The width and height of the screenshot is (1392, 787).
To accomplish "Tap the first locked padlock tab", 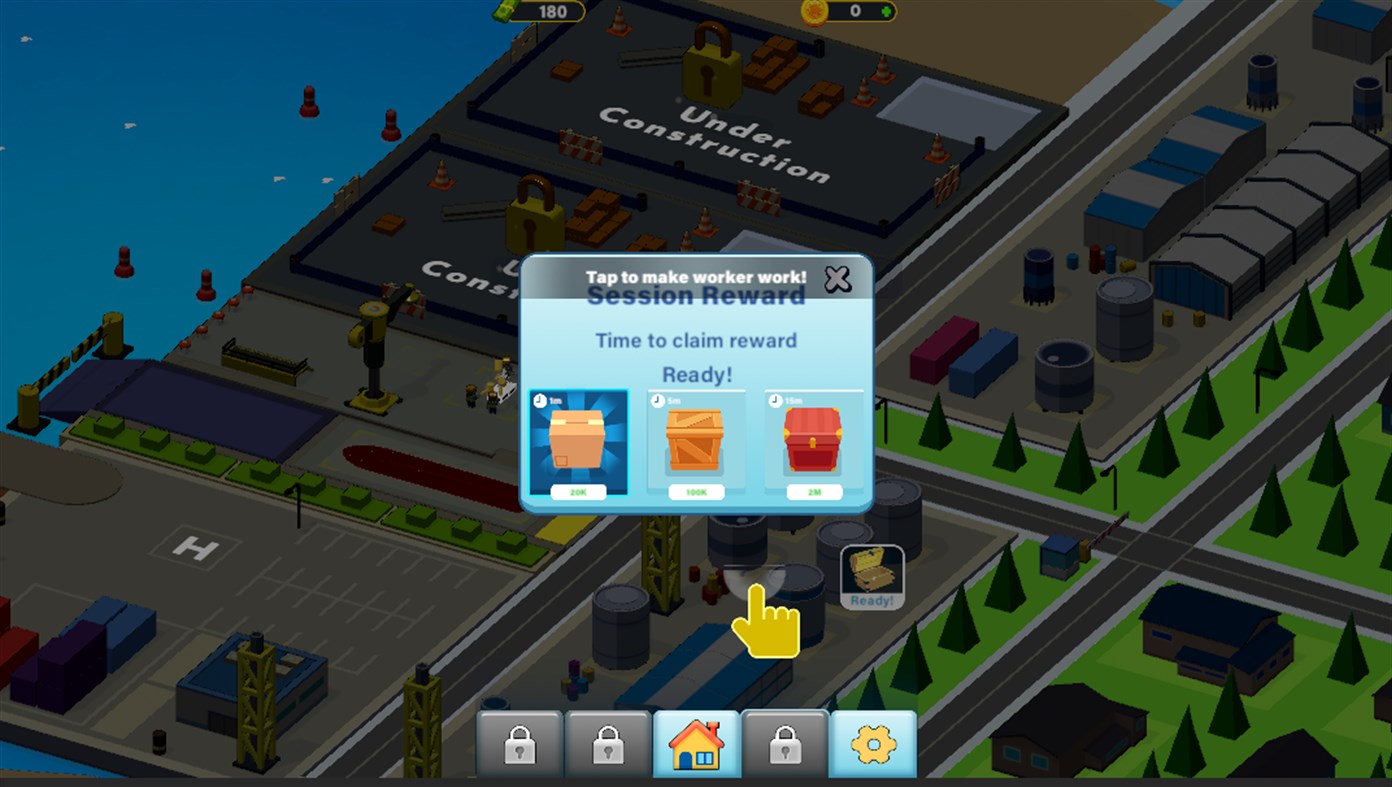I will (520, 742).
